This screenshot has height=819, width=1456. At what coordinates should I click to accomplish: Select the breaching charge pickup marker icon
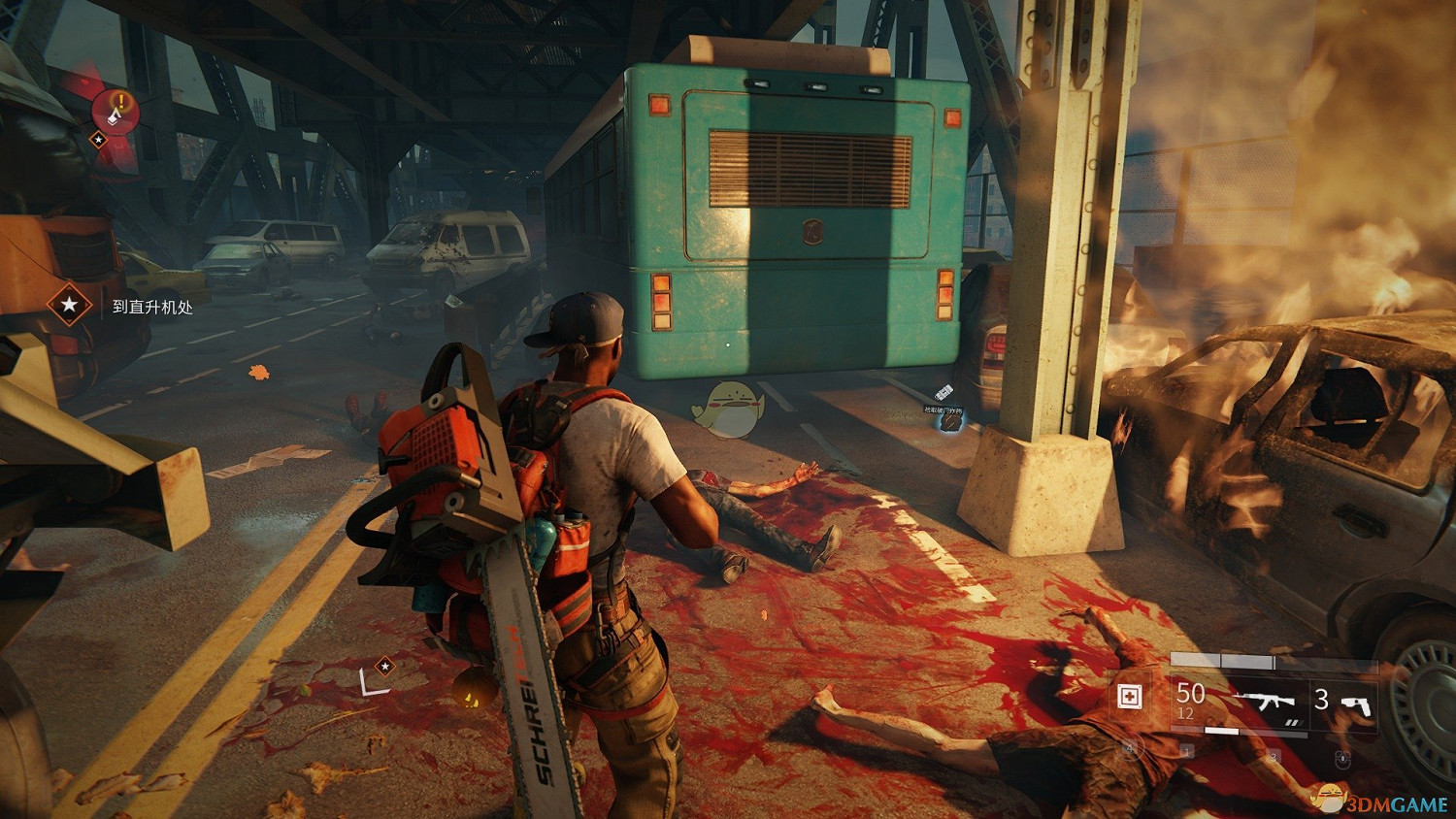click(943, 393)
